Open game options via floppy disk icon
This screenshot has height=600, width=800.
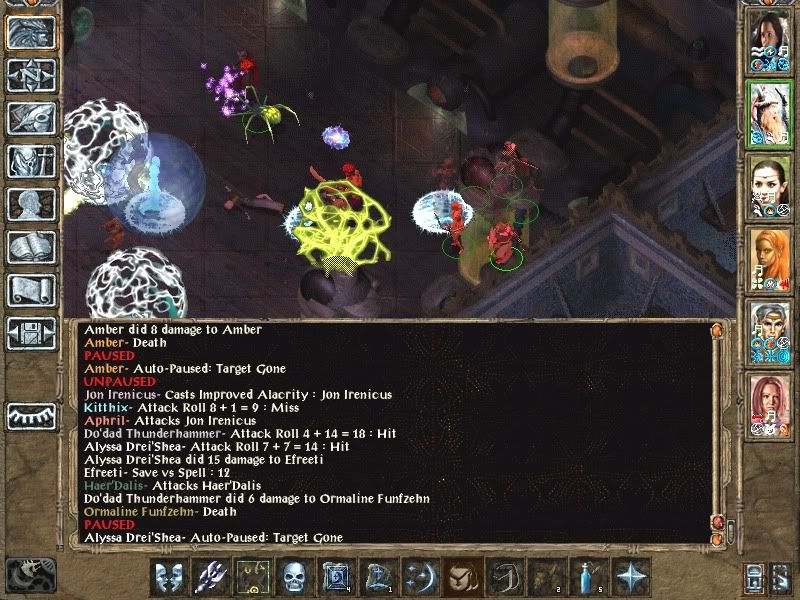tap(30, 332)
